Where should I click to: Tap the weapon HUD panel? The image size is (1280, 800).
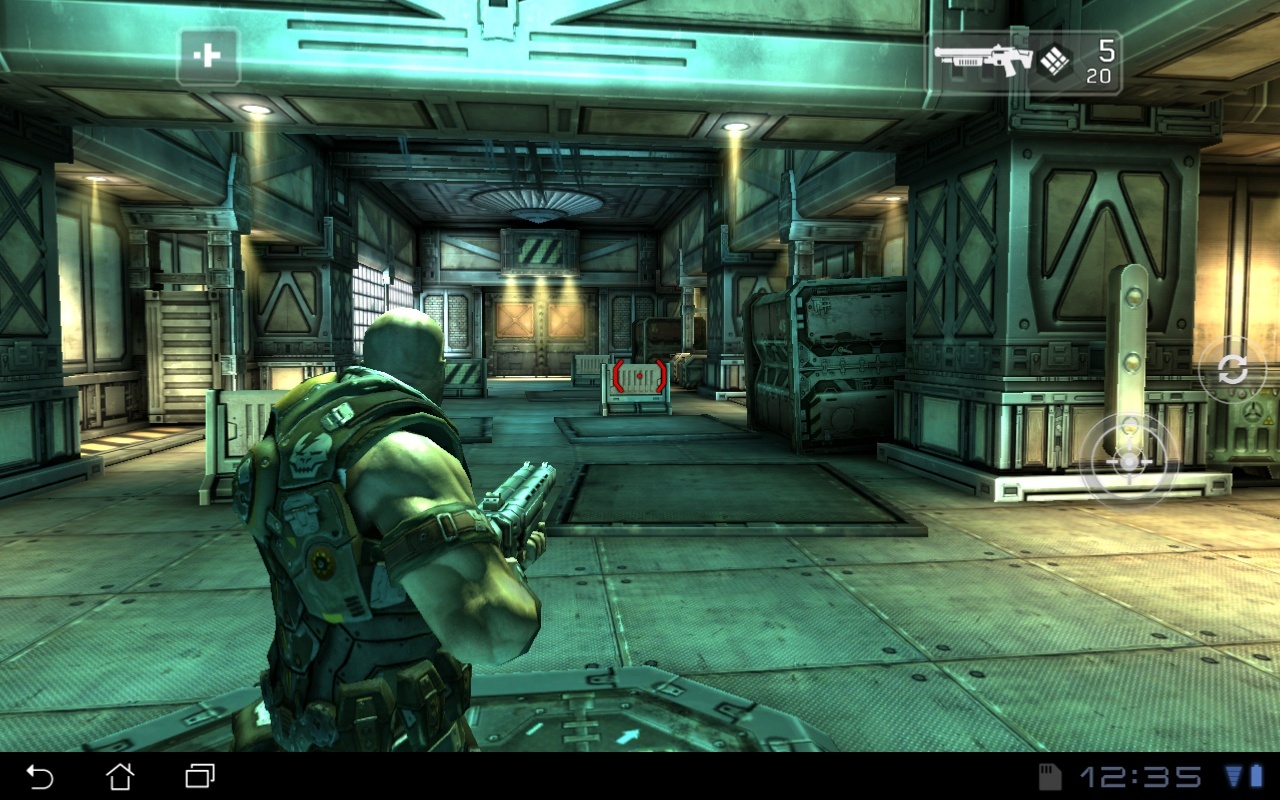1025,58
